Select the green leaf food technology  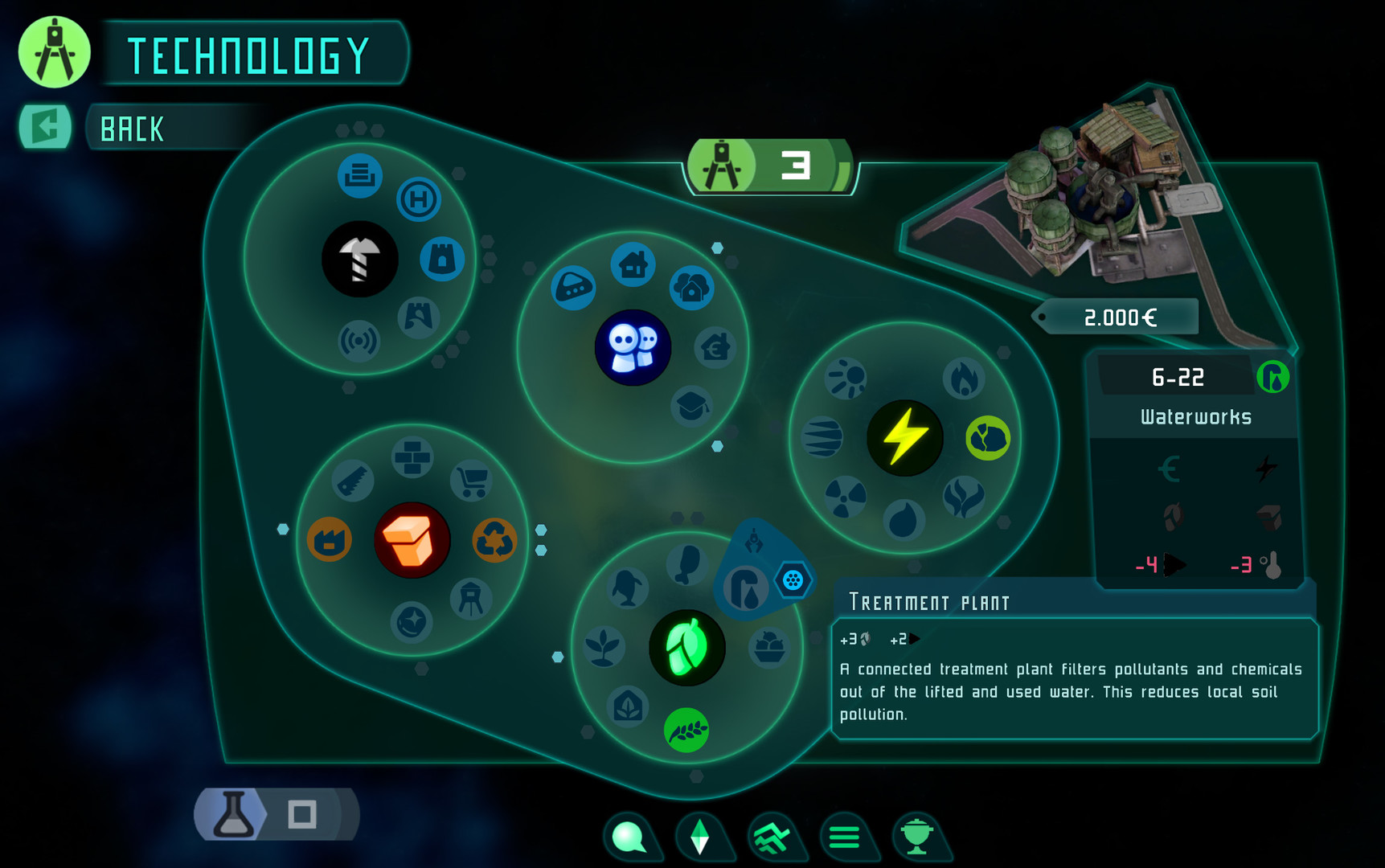pyautogui.click(x=686, y=649)
